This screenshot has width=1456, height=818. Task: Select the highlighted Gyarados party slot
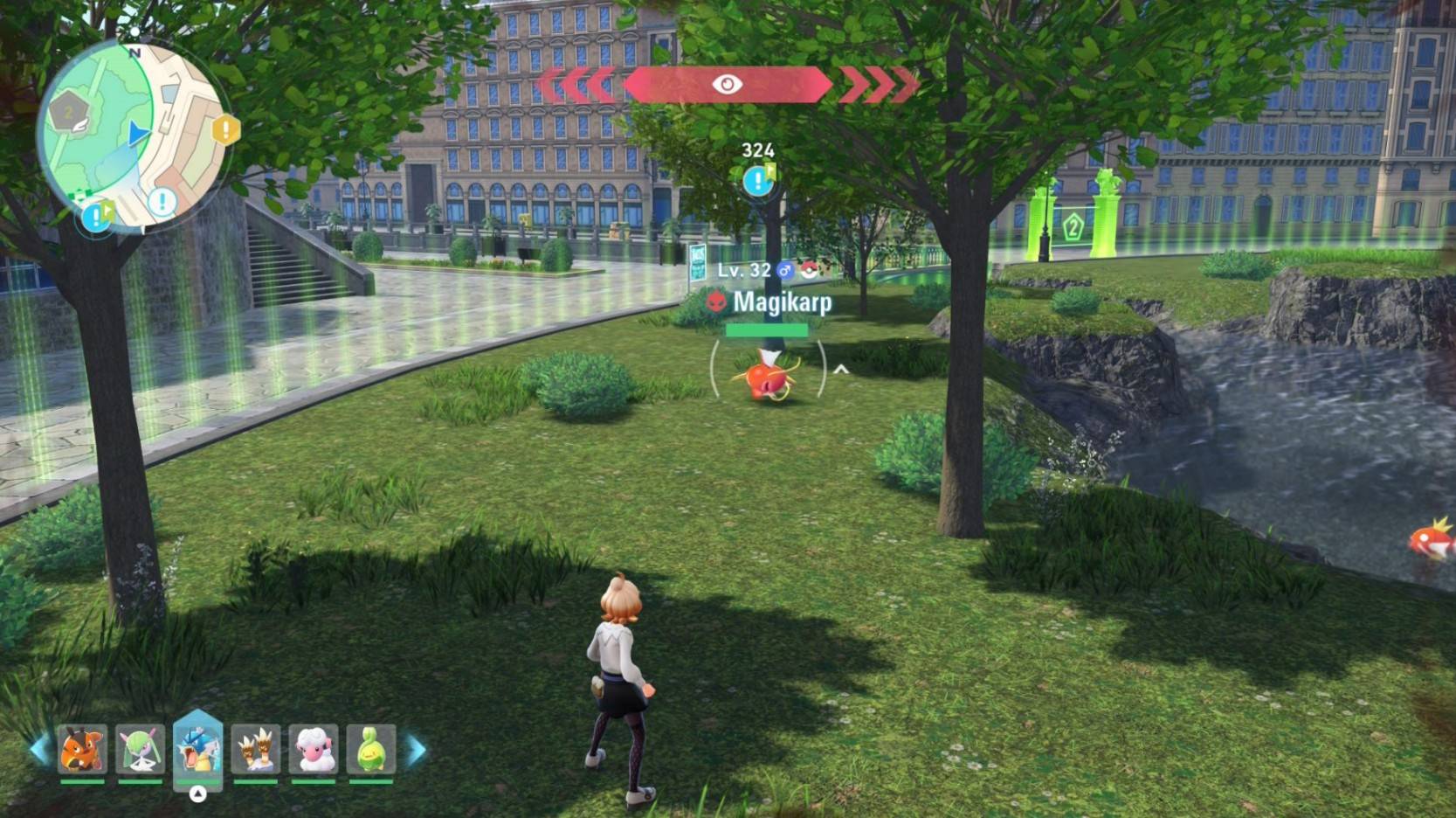coord(198,748)
